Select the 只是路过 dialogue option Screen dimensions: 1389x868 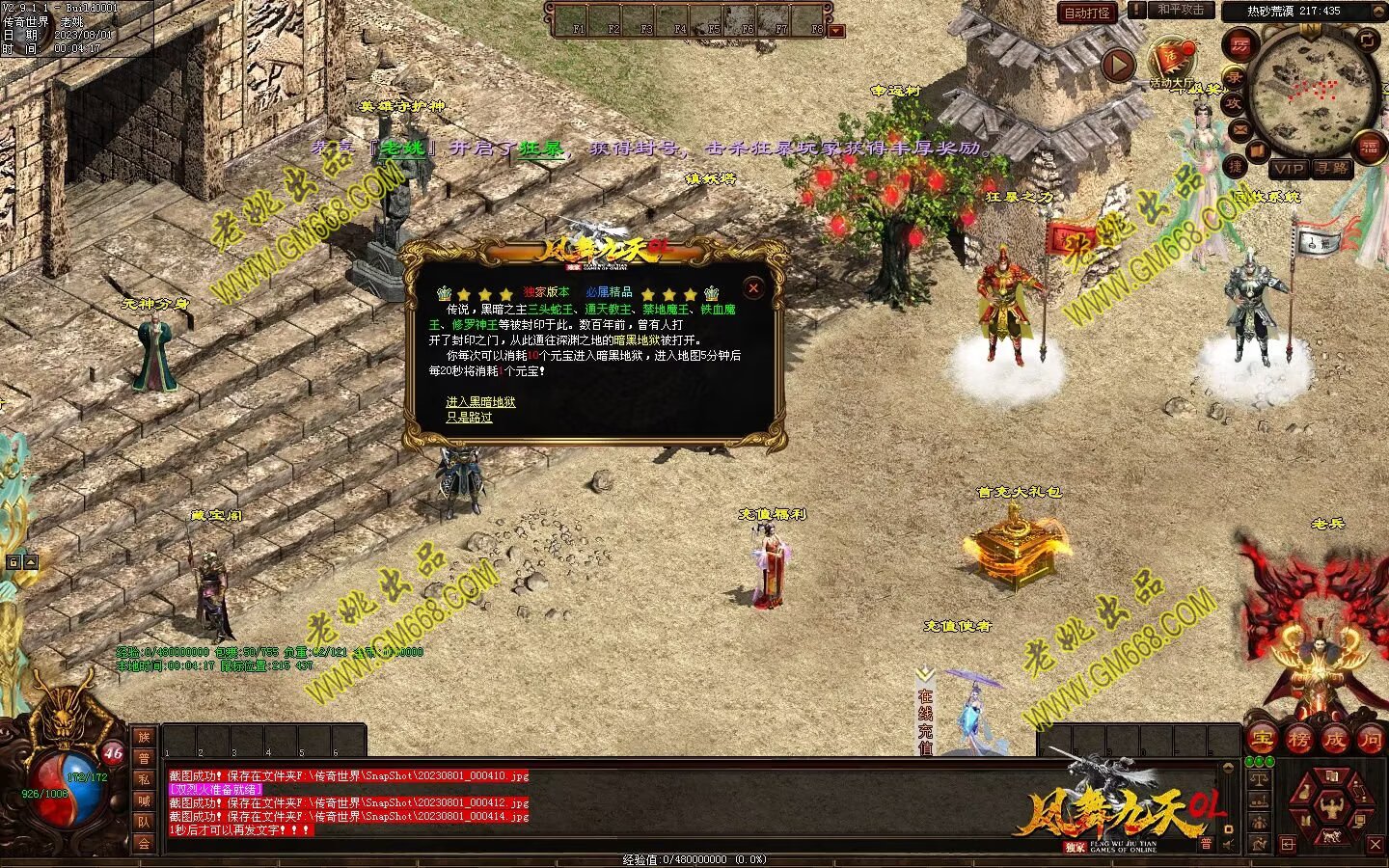tap(469, 418)
